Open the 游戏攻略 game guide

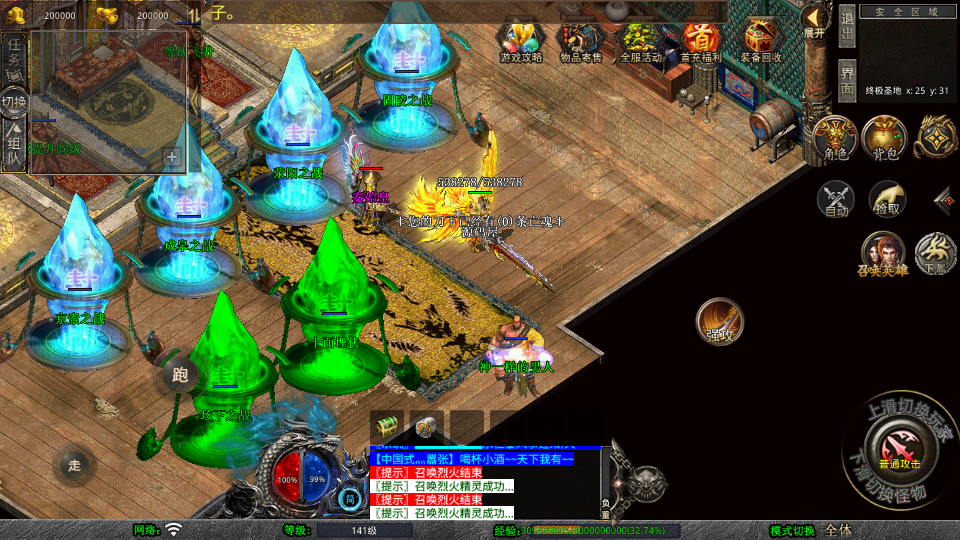tap(521, 43)
